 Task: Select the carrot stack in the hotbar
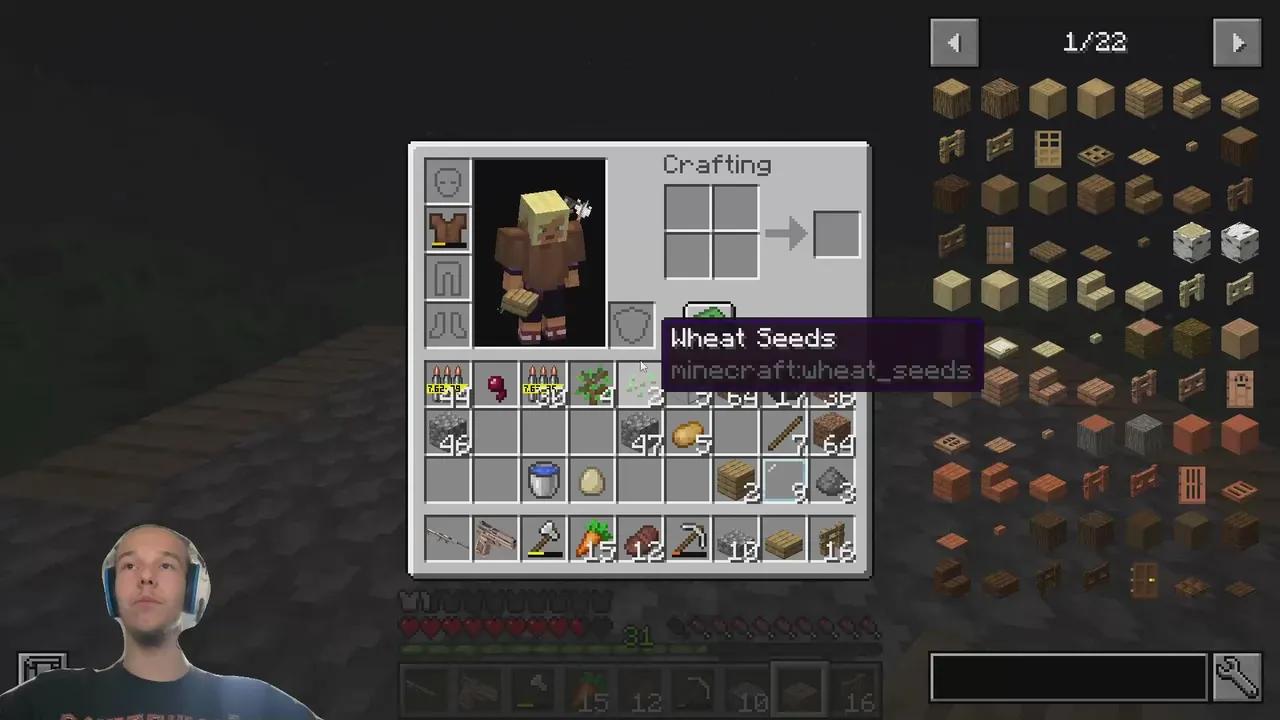click(591, 540)
